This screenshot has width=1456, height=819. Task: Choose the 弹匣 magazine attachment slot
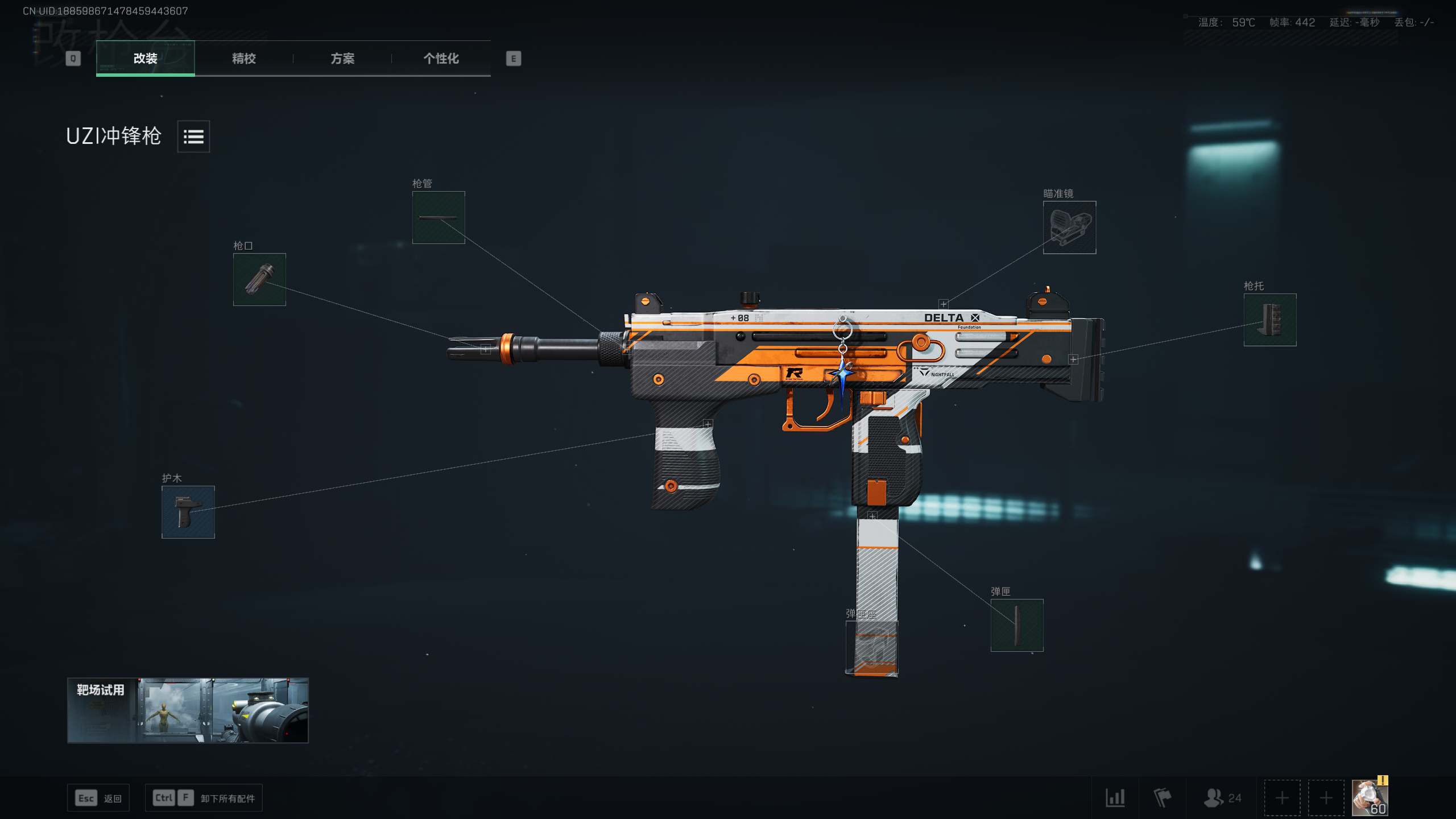(1016, 625)
